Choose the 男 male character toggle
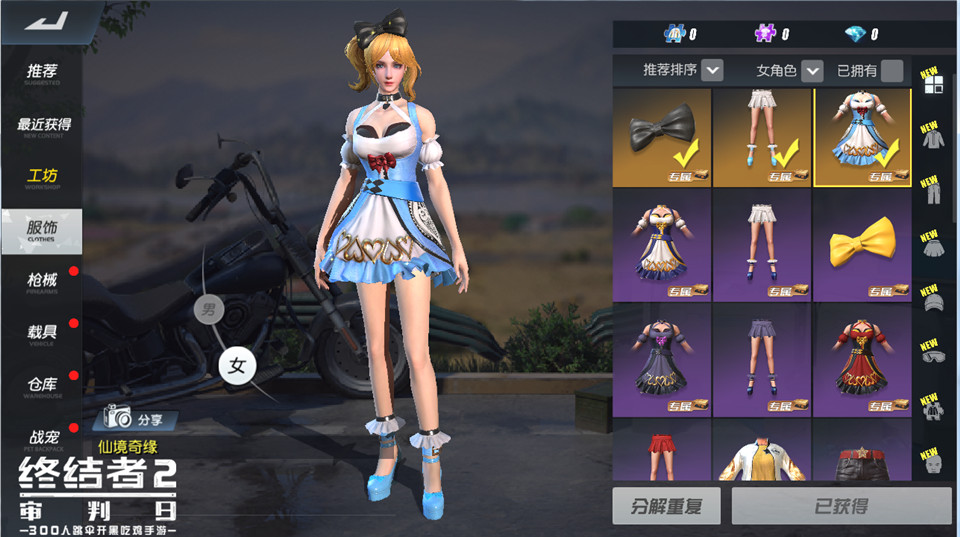This screenshot has width=960, height=537. [208, 308]
